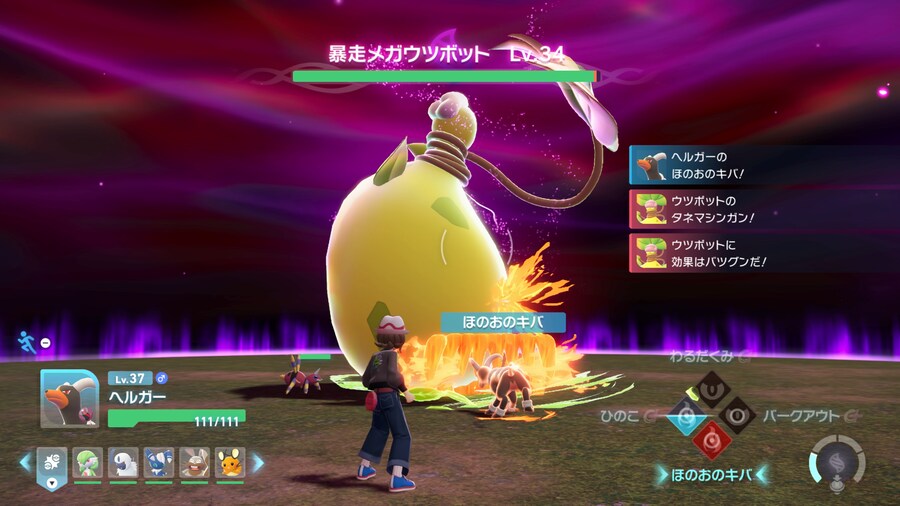This screenshot has width=900, height=506.
Task: Toggle the running figure icon
Action: click(x=27, y=343)
